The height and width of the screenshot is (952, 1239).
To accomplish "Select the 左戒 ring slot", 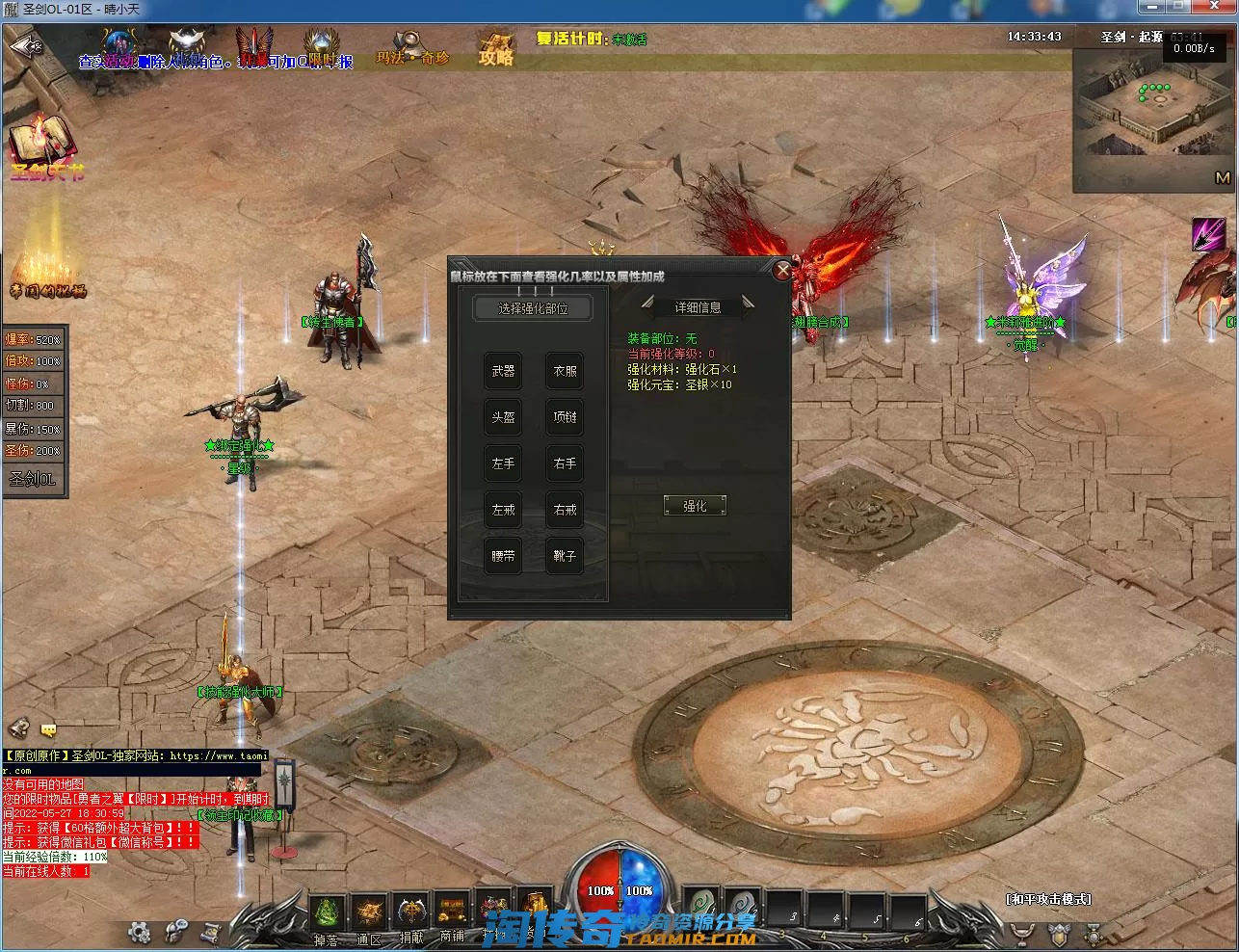I will [503, 510].
